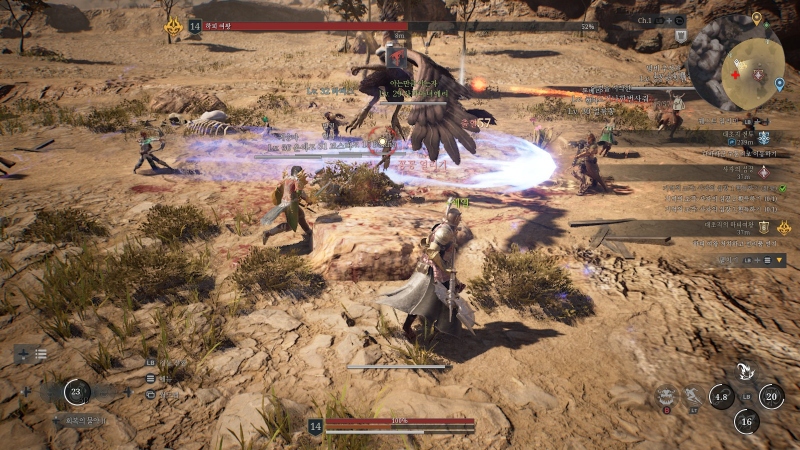Use the recovery potion quick slot

tap(77, 393)
